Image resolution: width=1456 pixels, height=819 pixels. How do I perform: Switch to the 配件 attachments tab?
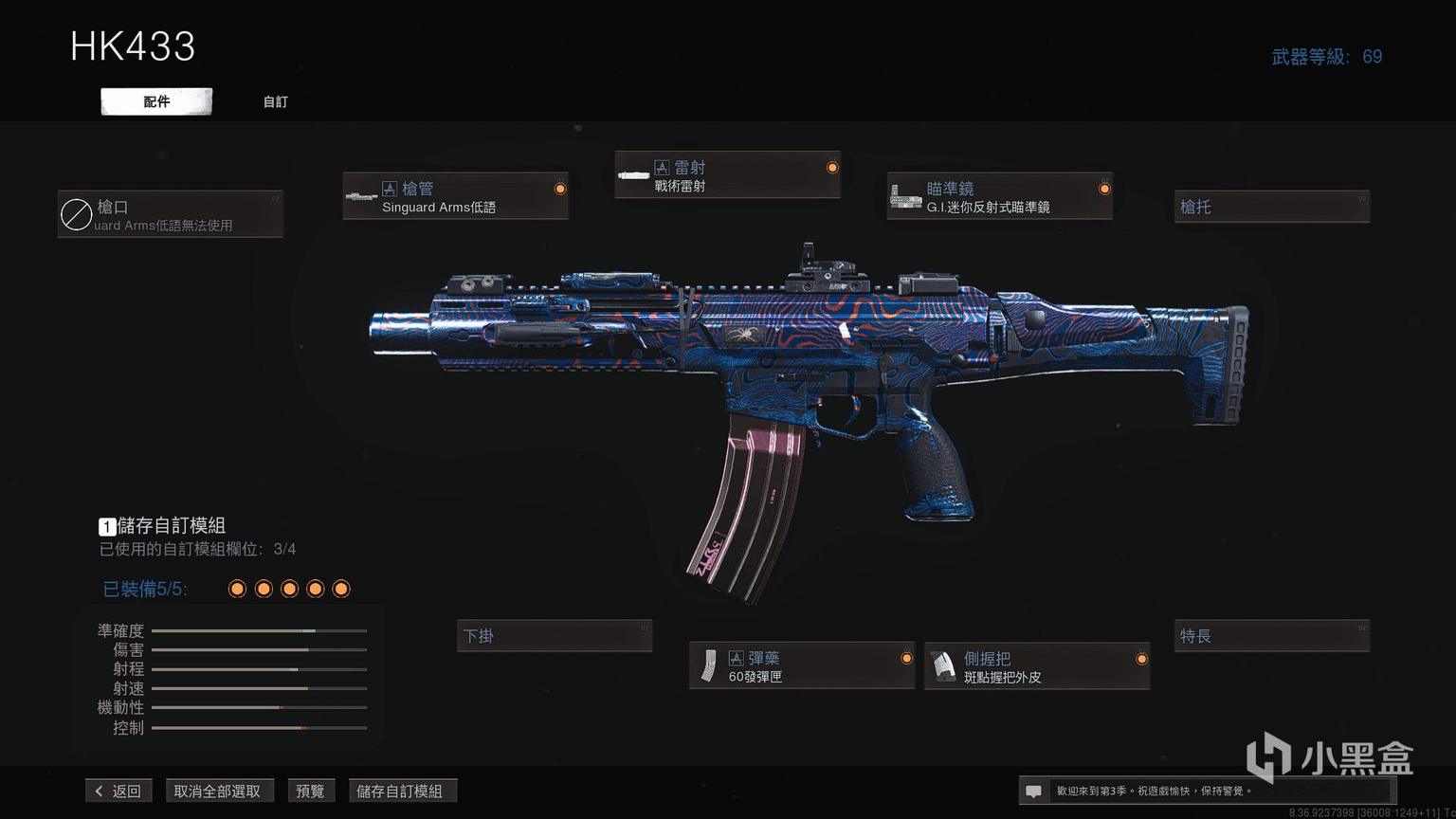coord(156,101)
